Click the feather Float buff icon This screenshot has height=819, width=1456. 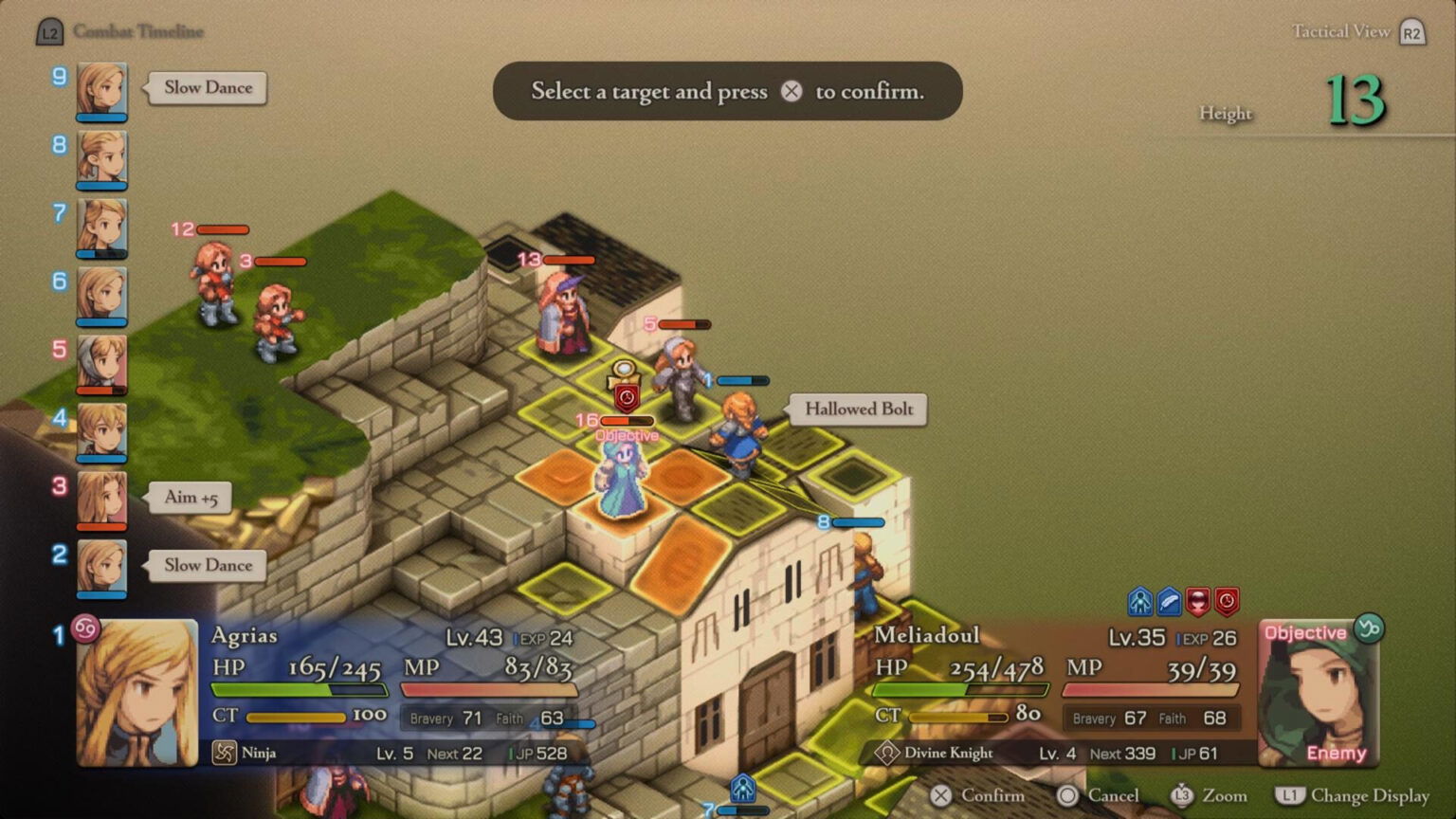1169,600
